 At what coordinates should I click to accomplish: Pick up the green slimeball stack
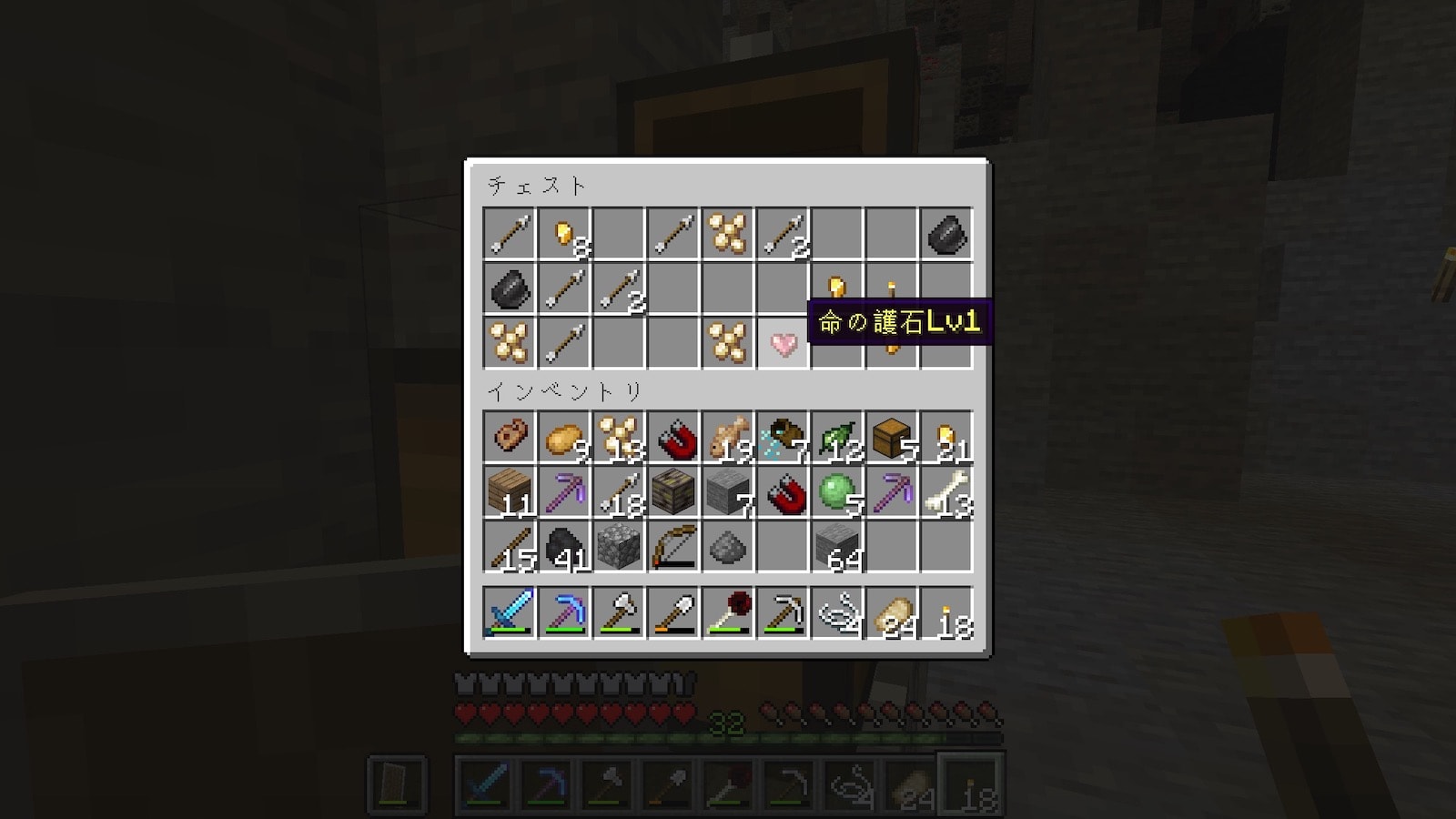coord(837,492)
